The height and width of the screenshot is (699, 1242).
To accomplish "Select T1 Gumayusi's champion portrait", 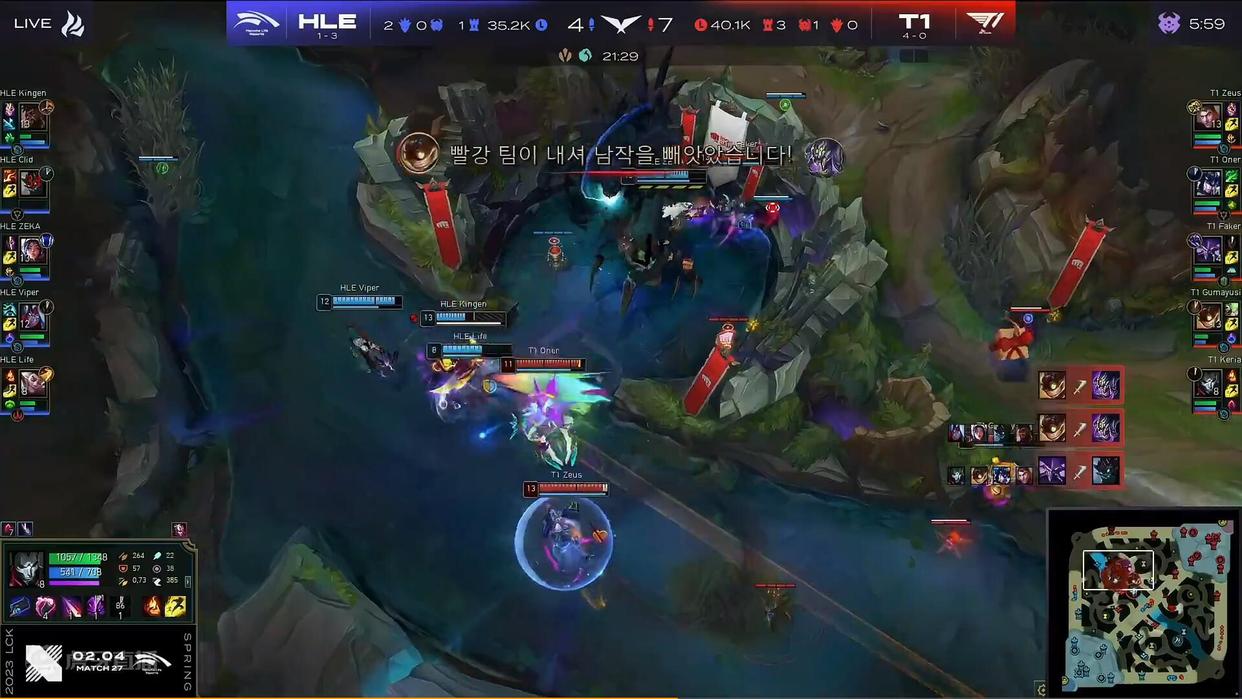I will (1208, 316).
